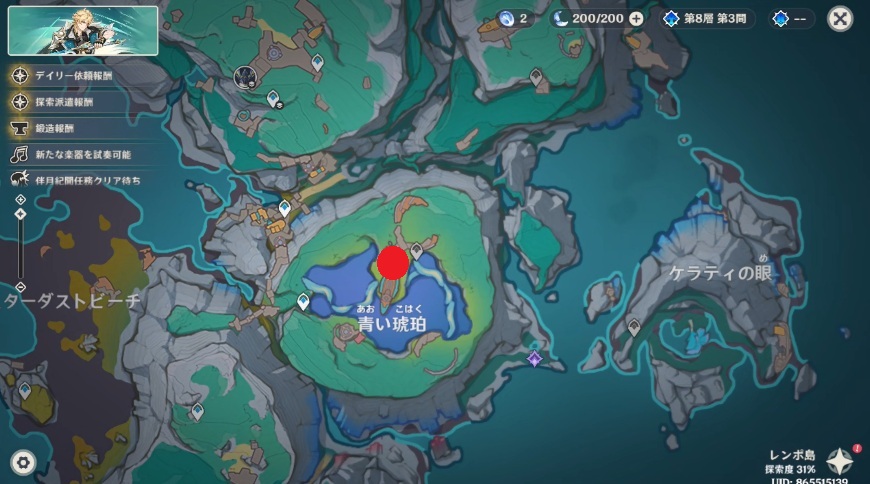Viewport: 870px width, 484px height.
Task: Select the round character portrait map marker
Action: click(244, 76)
